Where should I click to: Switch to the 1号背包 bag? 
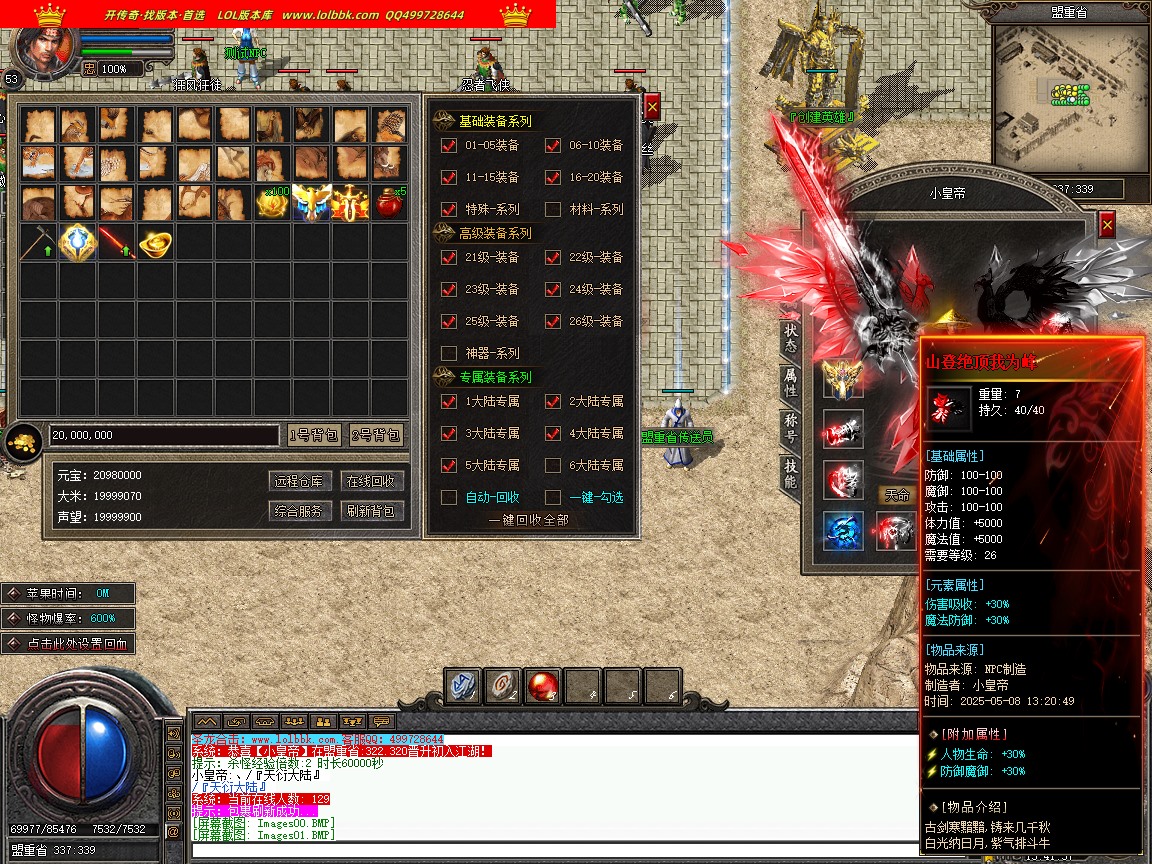(x=313, y=435)
